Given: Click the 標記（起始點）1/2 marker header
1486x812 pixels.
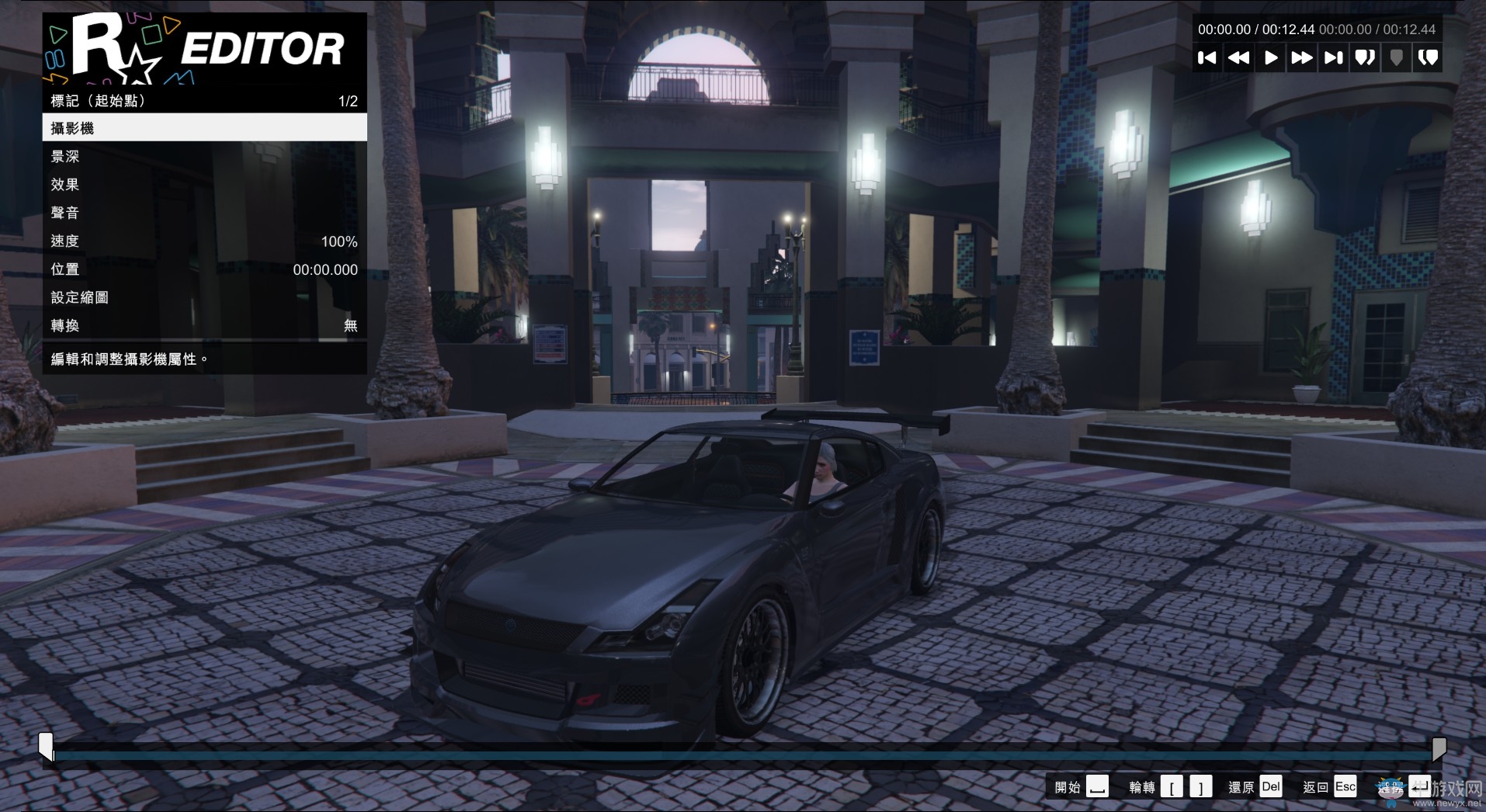Looking at the screenshot, I should (203, 100).
